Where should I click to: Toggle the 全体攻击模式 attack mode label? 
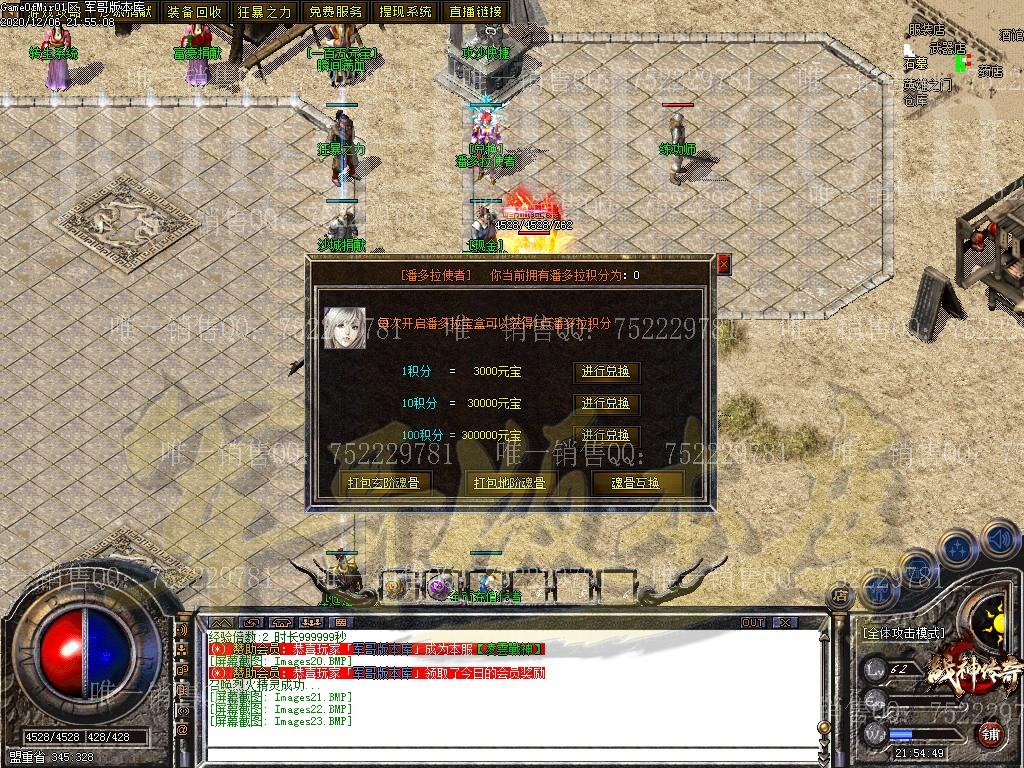pos(903,633)
